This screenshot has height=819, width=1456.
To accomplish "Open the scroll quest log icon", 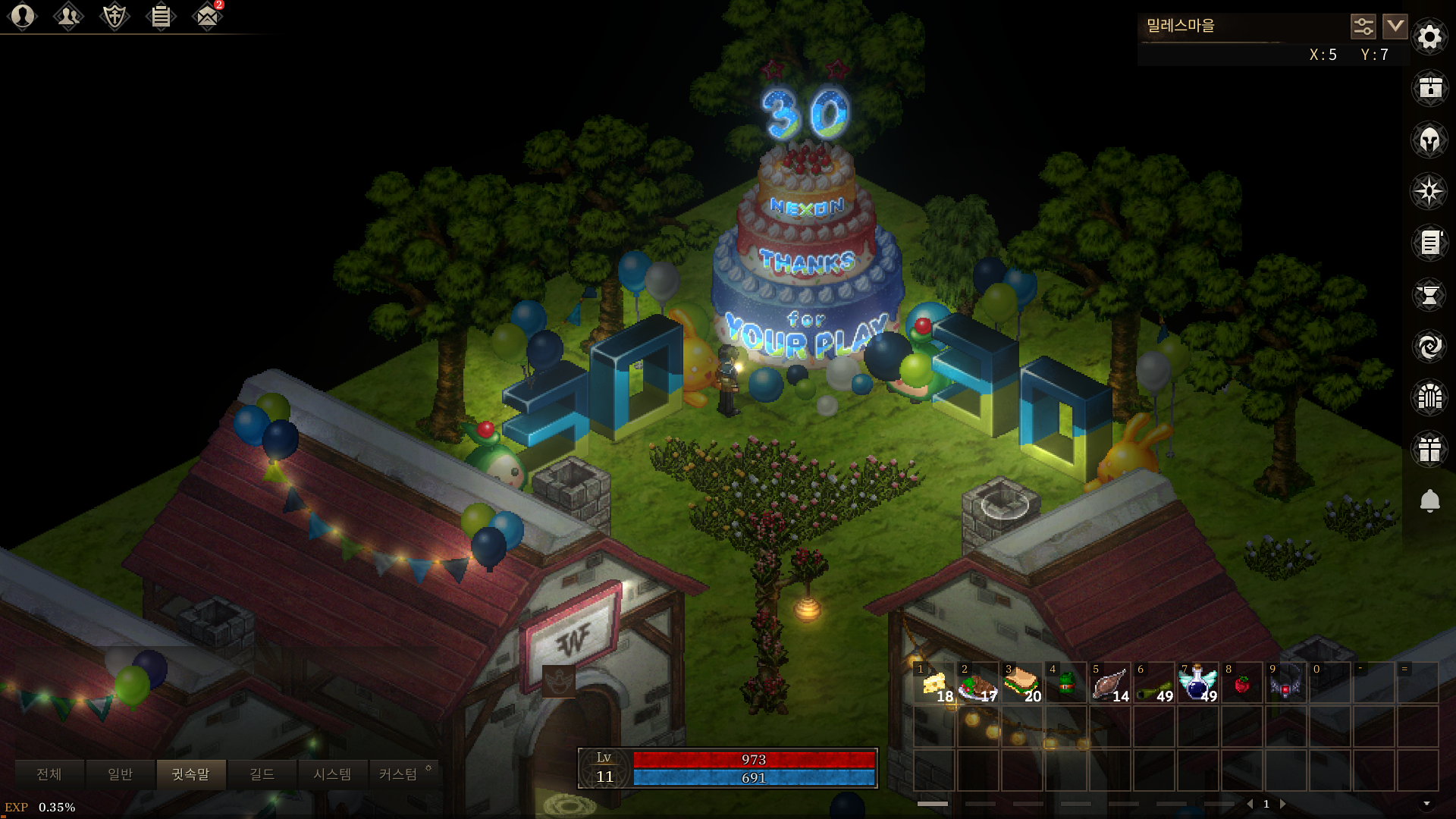I will tap(1429, 243).
